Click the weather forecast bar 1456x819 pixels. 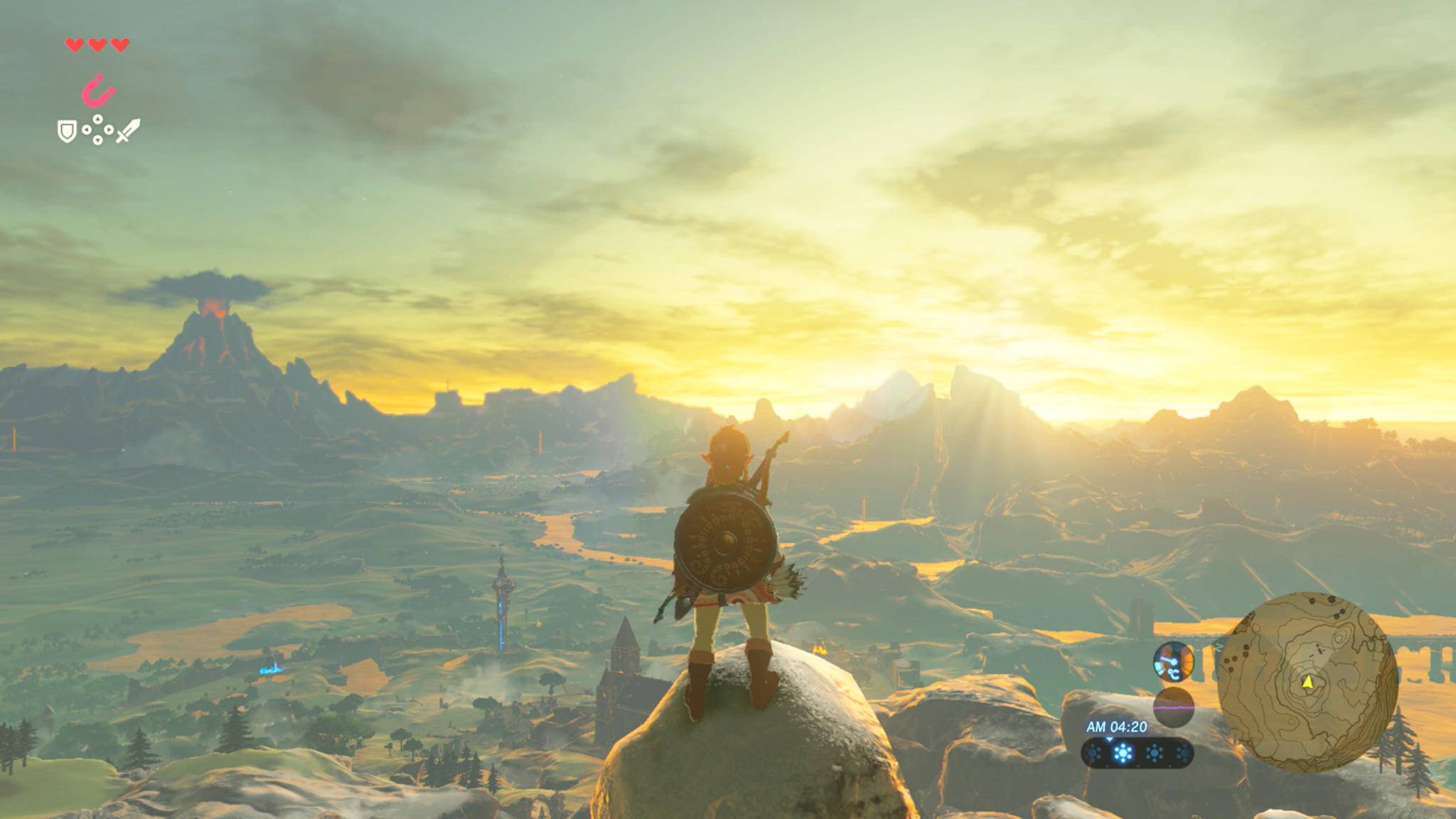click(x=1137, y=753)
